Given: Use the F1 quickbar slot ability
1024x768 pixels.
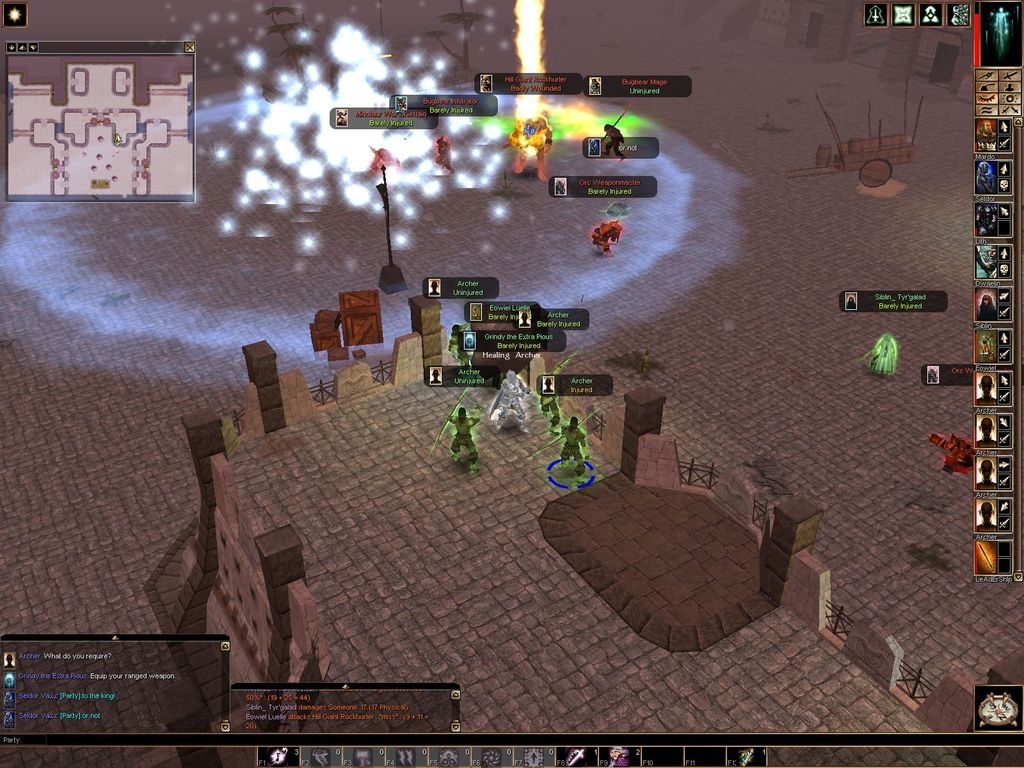Looking at the screenshot, I should [x=278, y=757].
